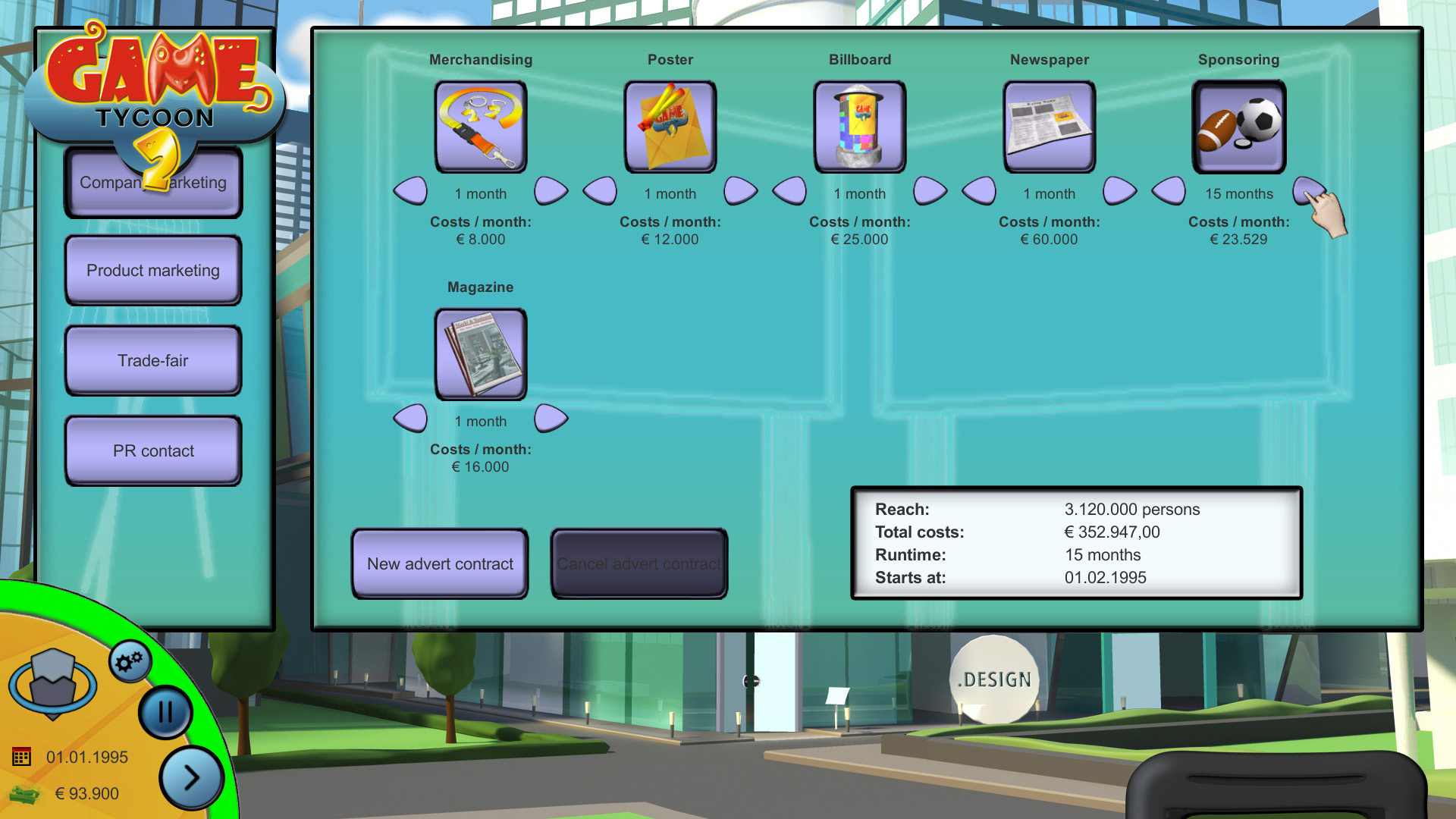The height and width of the screenshot is (819, 1456).
Task: Select the Merchandising advert icon
Action: [481, 127]
